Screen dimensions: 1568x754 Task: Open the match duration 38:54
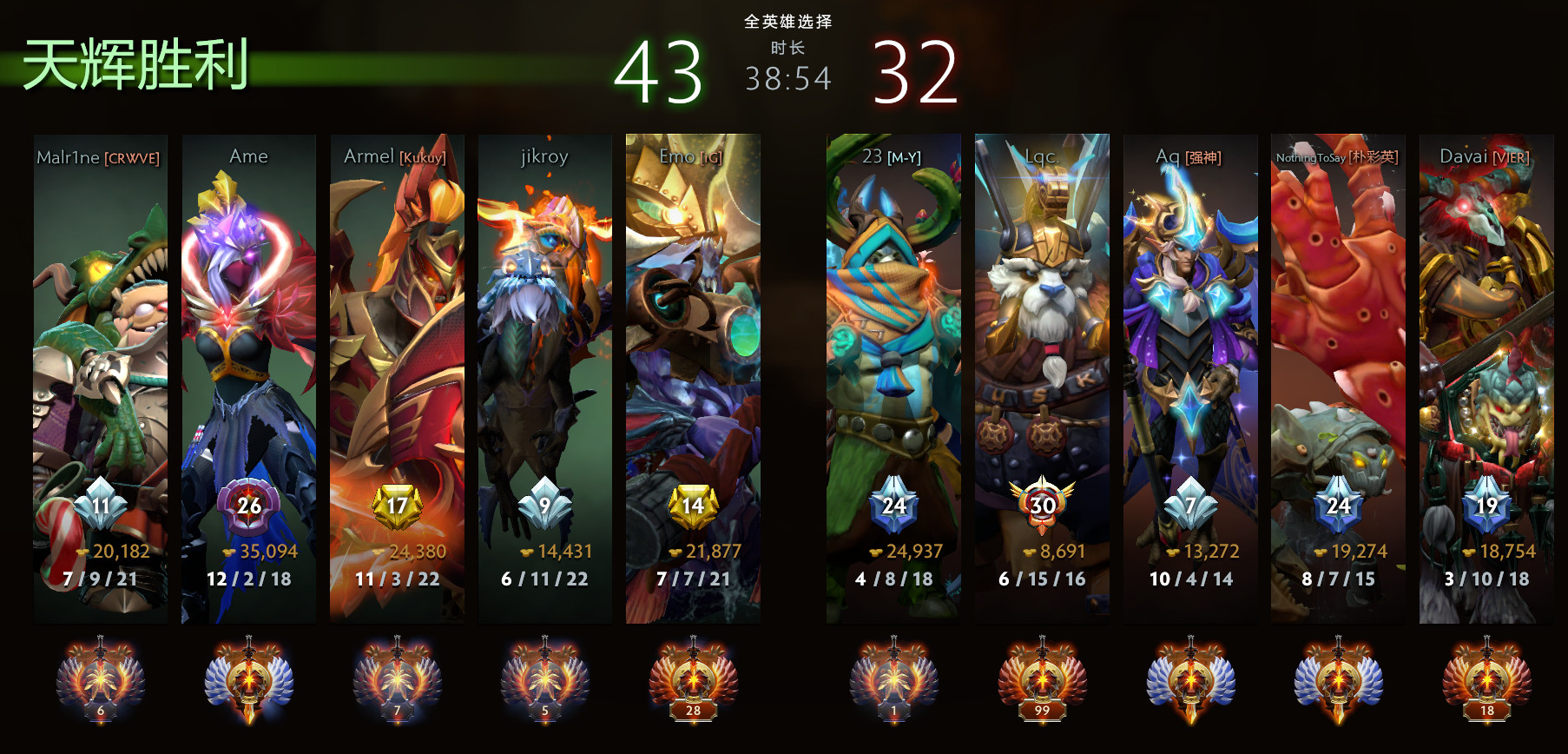point(786,78)
